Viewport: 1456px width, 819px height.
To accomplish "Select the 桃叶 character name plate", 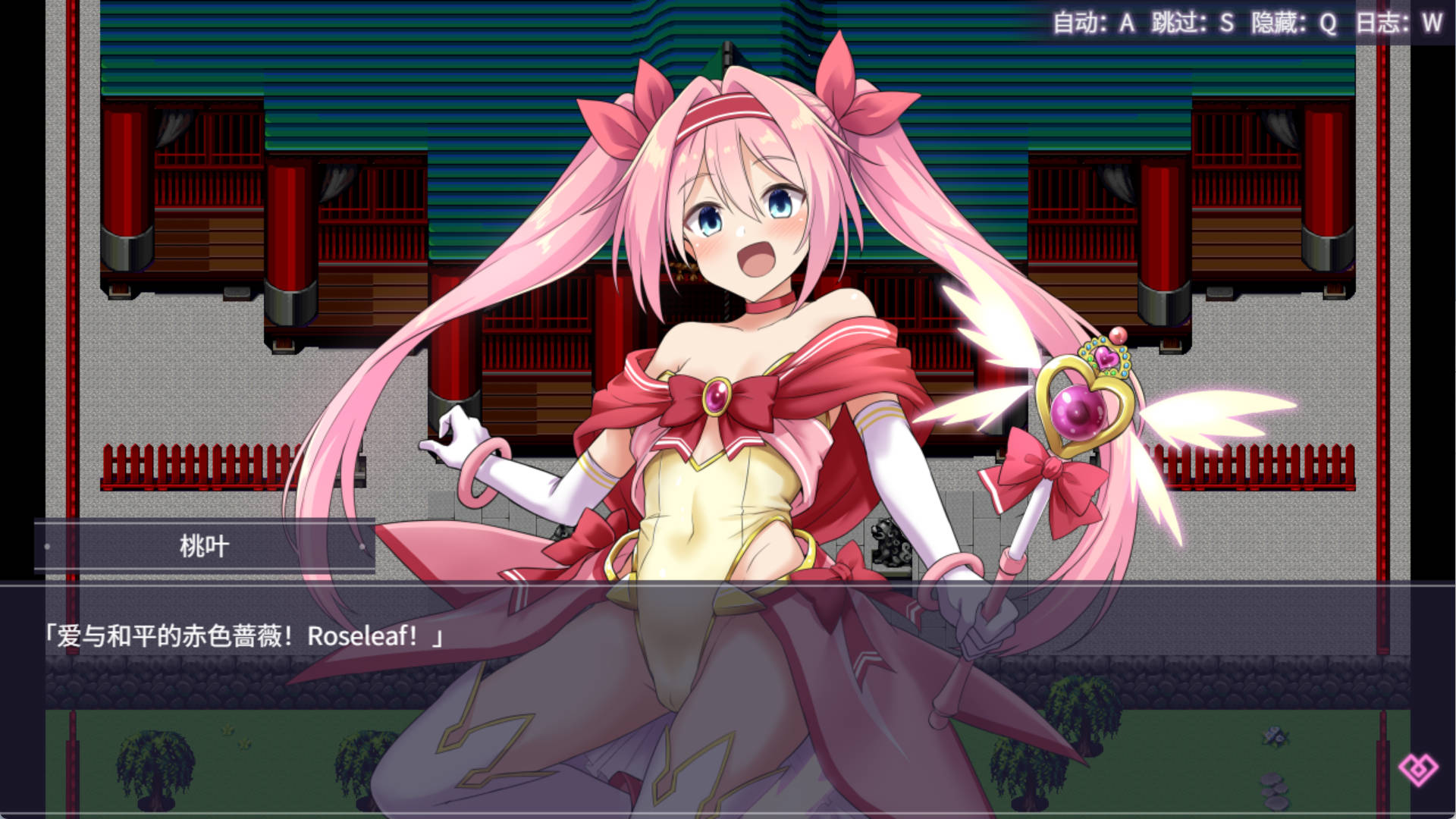I will (205, 546).
